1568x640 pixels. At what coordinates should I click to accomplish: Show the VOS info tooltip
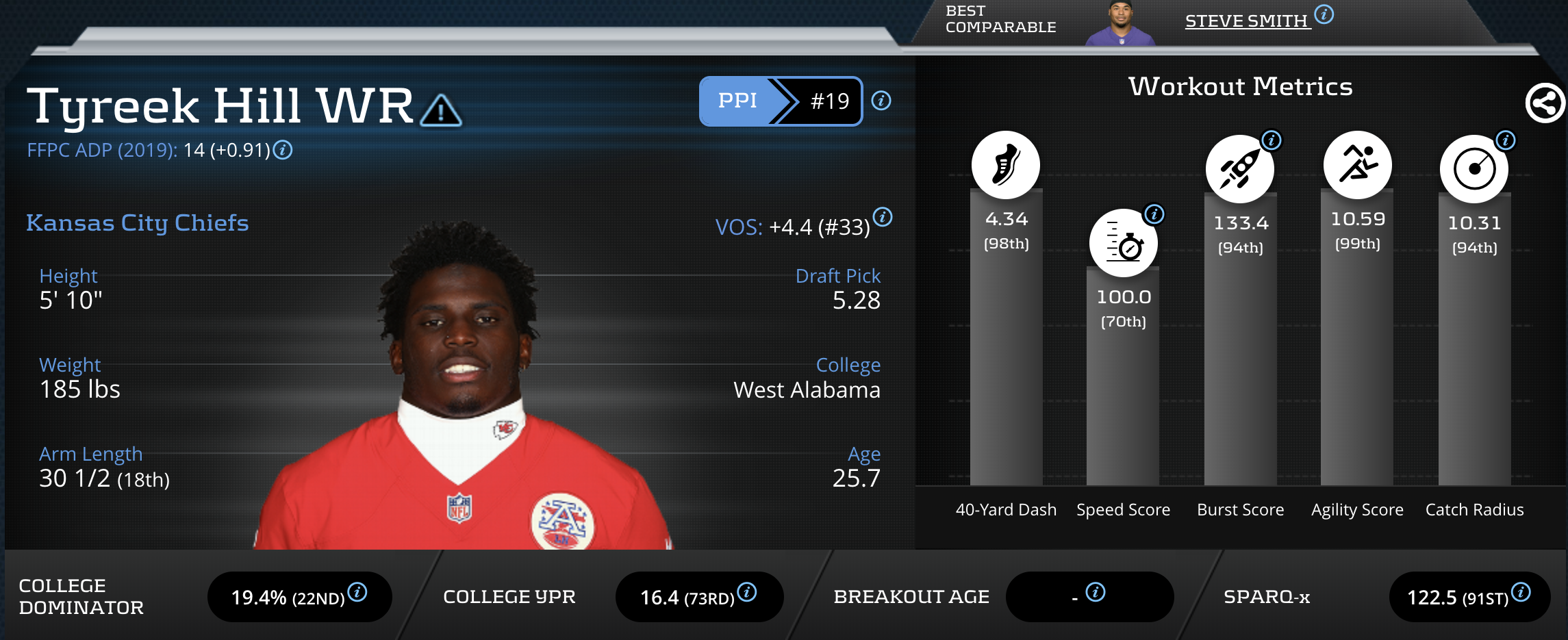coord(883,218)
